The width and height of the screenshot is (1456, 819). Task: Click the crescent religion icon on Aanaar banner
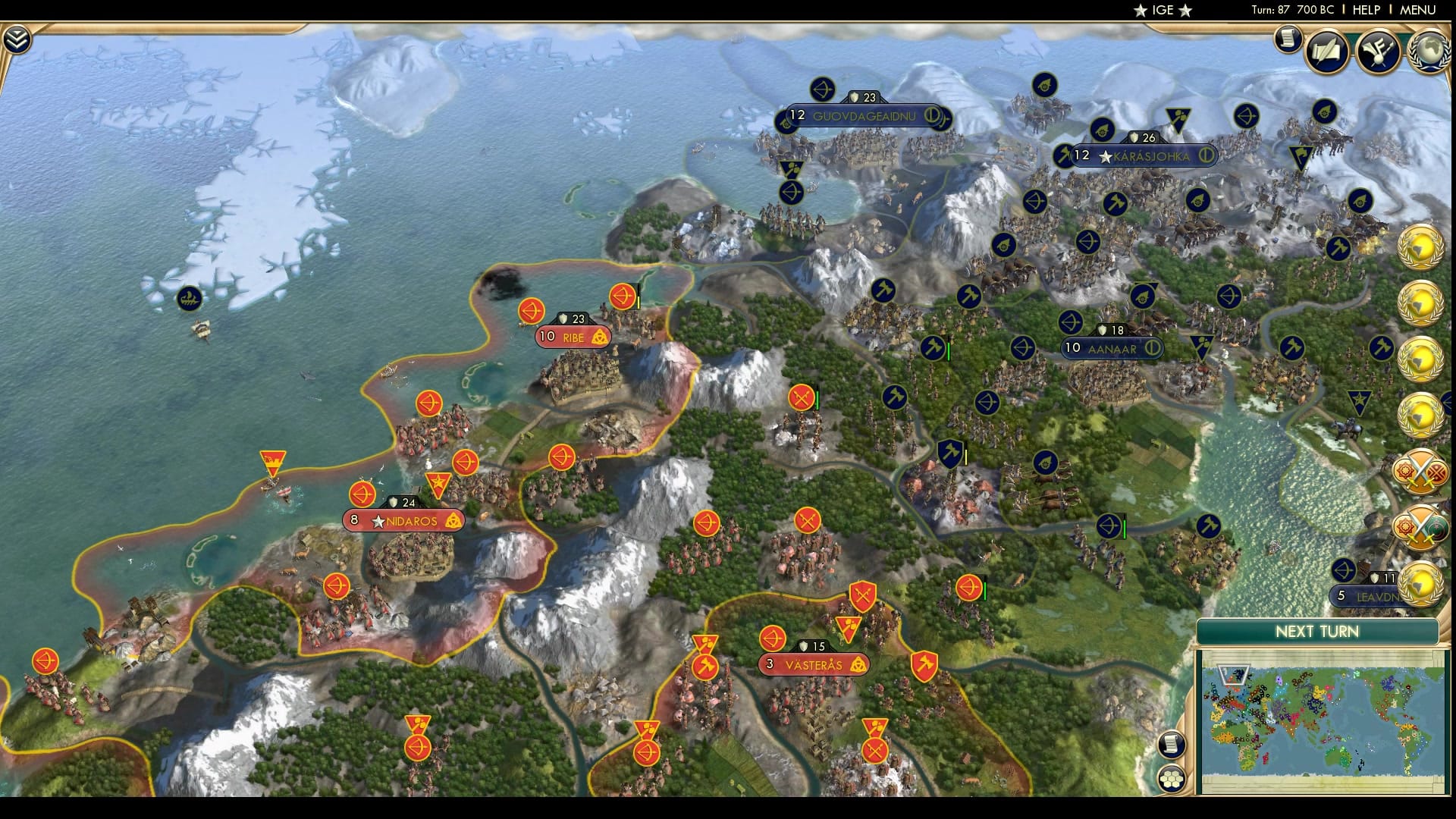(1153, 349)
